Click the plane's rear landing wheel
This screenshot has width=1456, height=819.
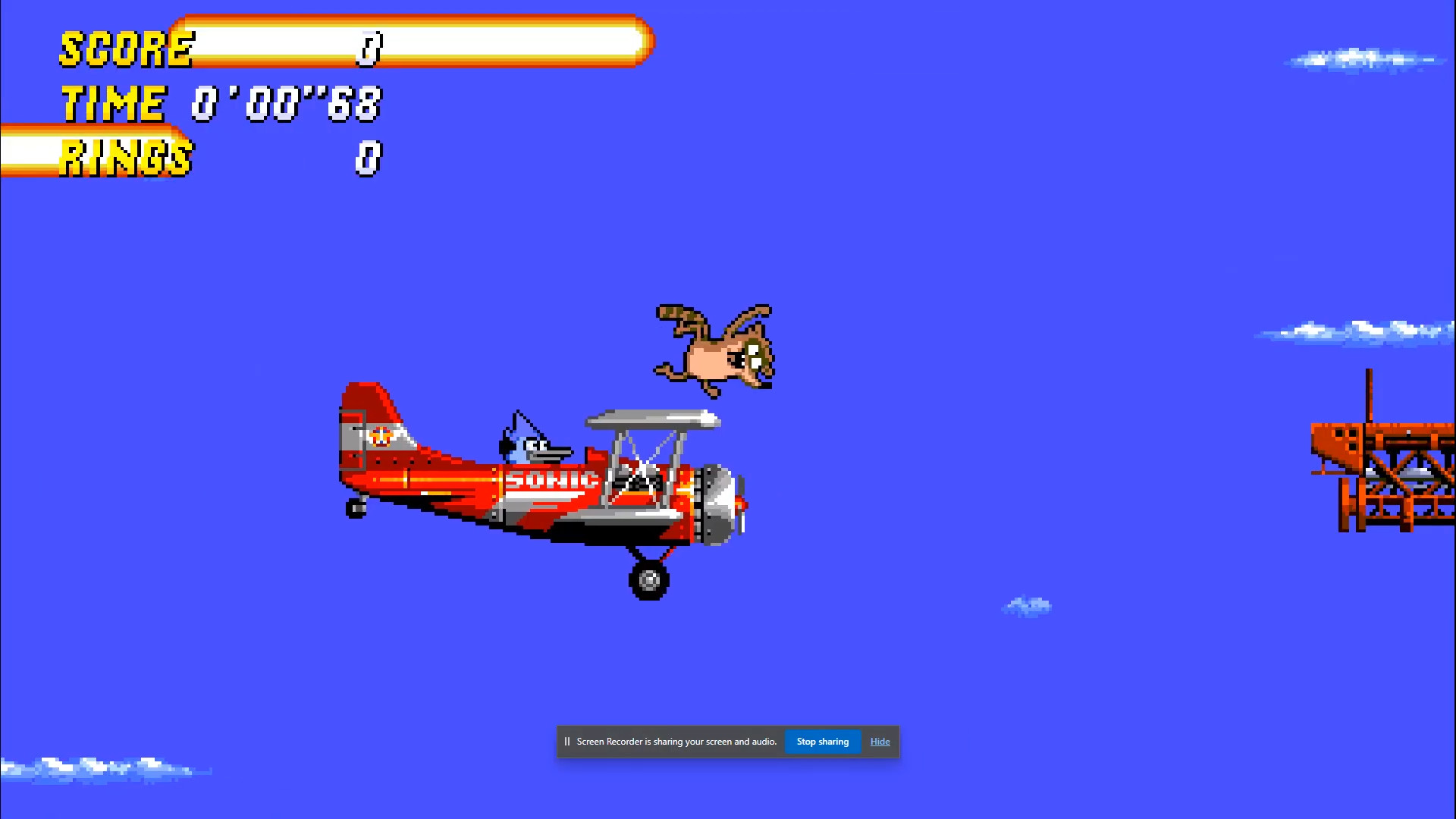(x=648, y=580)
